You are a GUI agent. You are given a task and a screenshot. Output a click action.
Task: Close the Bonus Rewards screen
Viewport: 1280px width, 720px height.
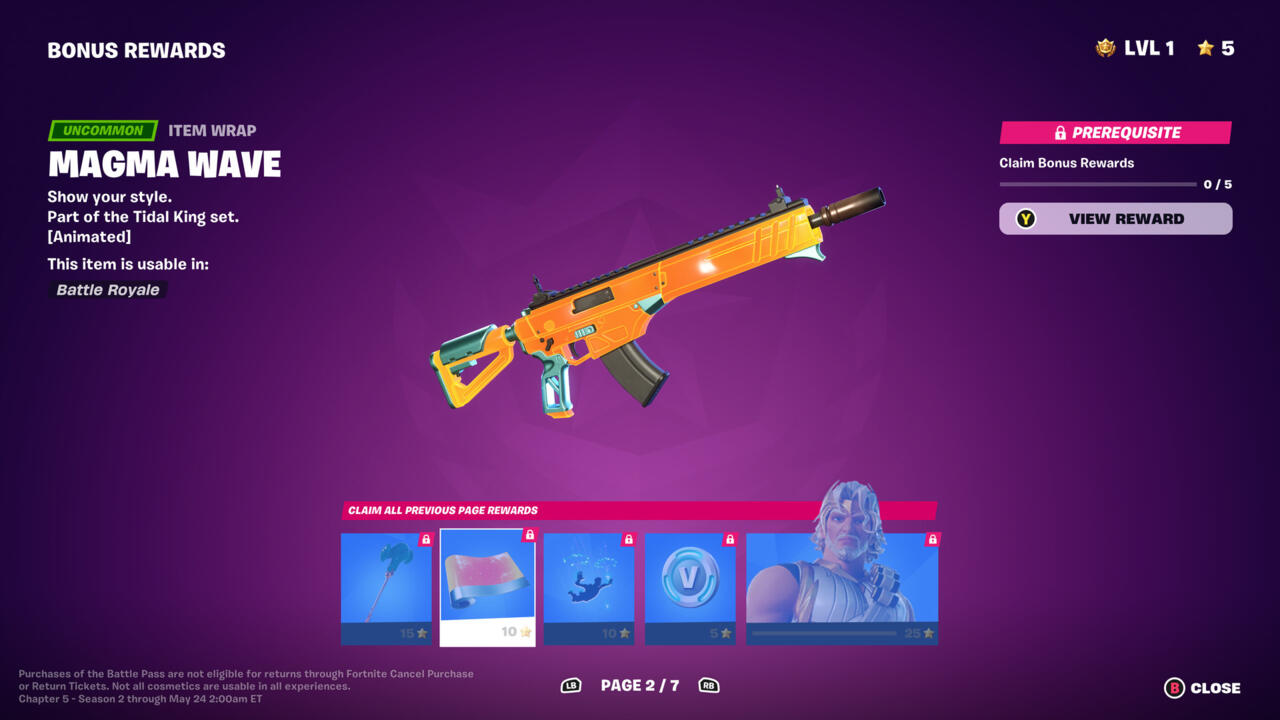pos(1202,688)
